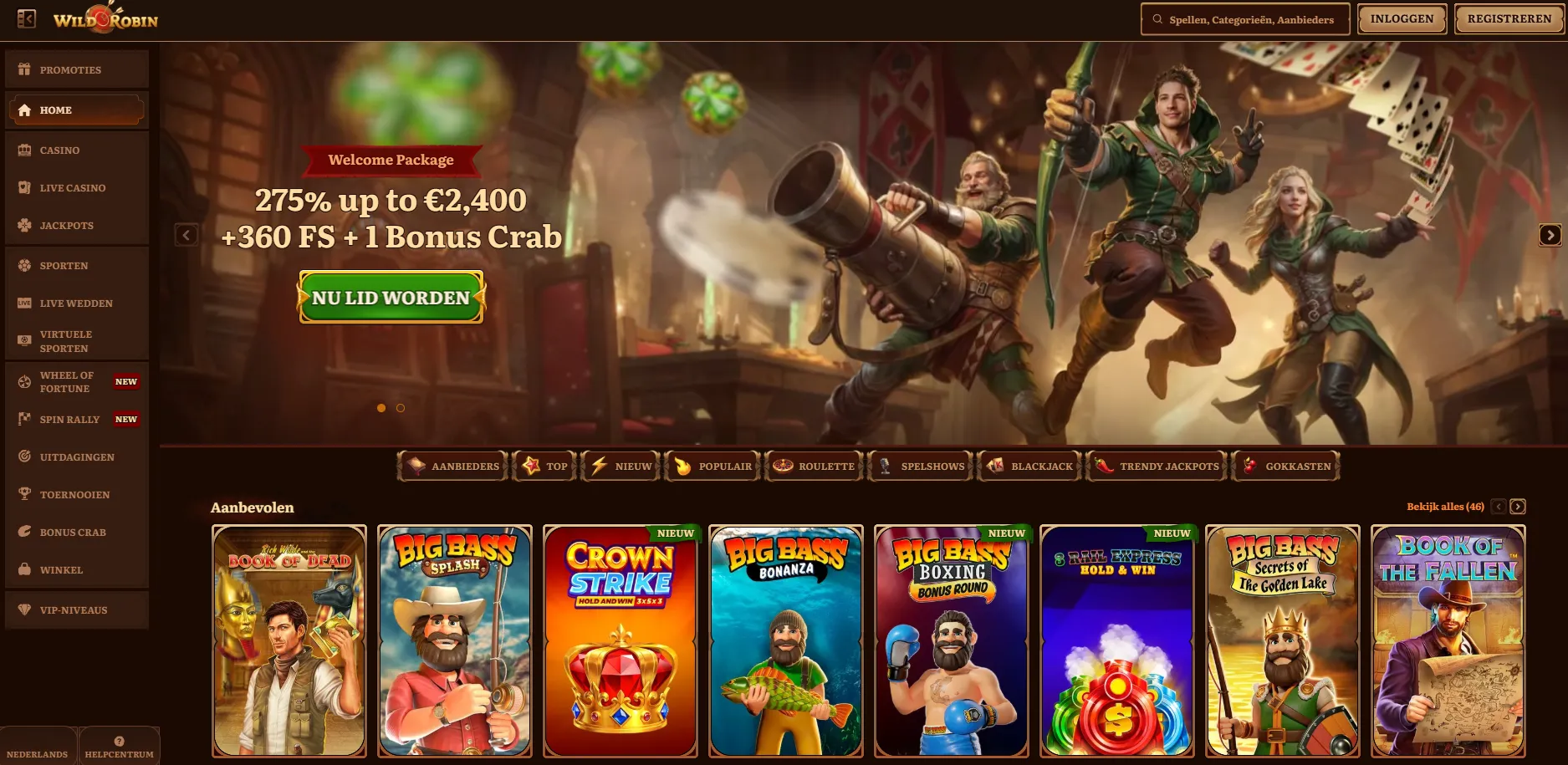Open the Jackpots section from the sidebar
The image size is (1568, 765).
pos(65,225)
